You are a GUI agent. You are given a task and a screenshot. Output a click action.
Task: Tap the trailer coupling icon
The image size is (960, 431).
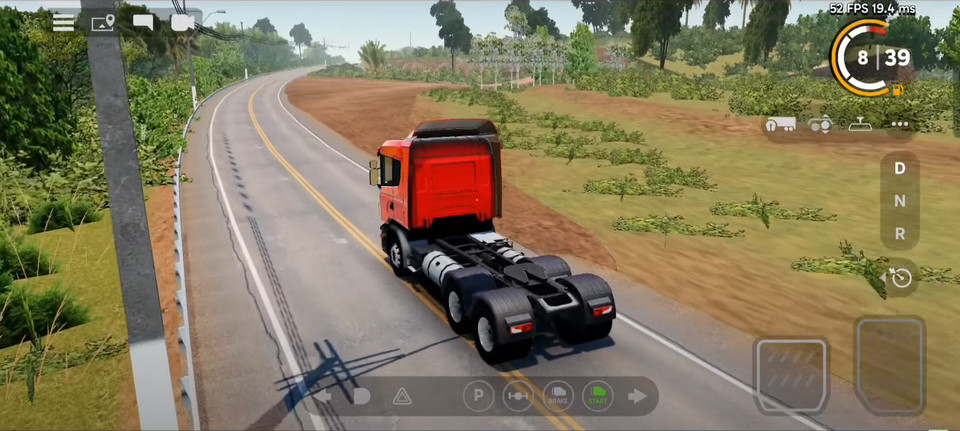[x=780, y=125]
